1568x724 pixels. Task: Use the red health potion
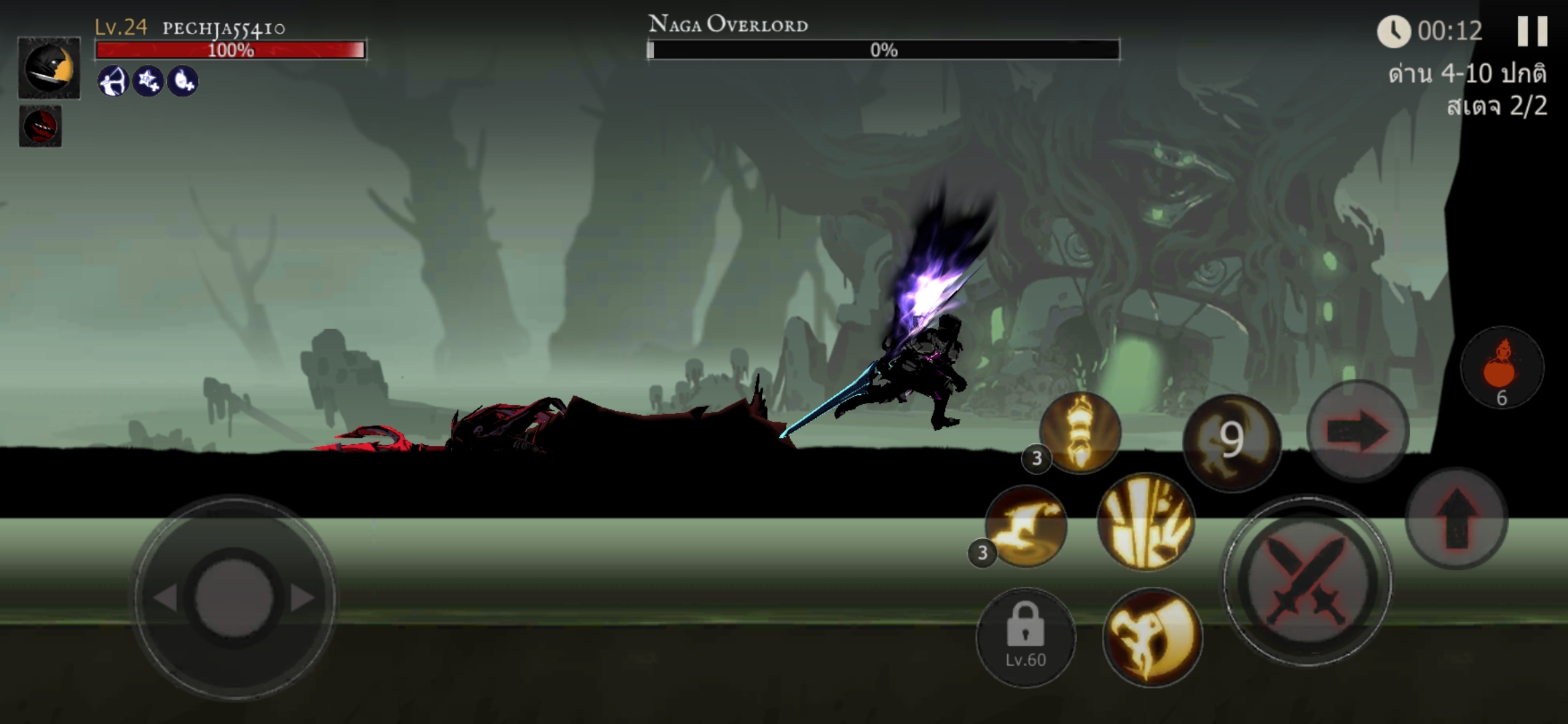tap(1502, 368)
